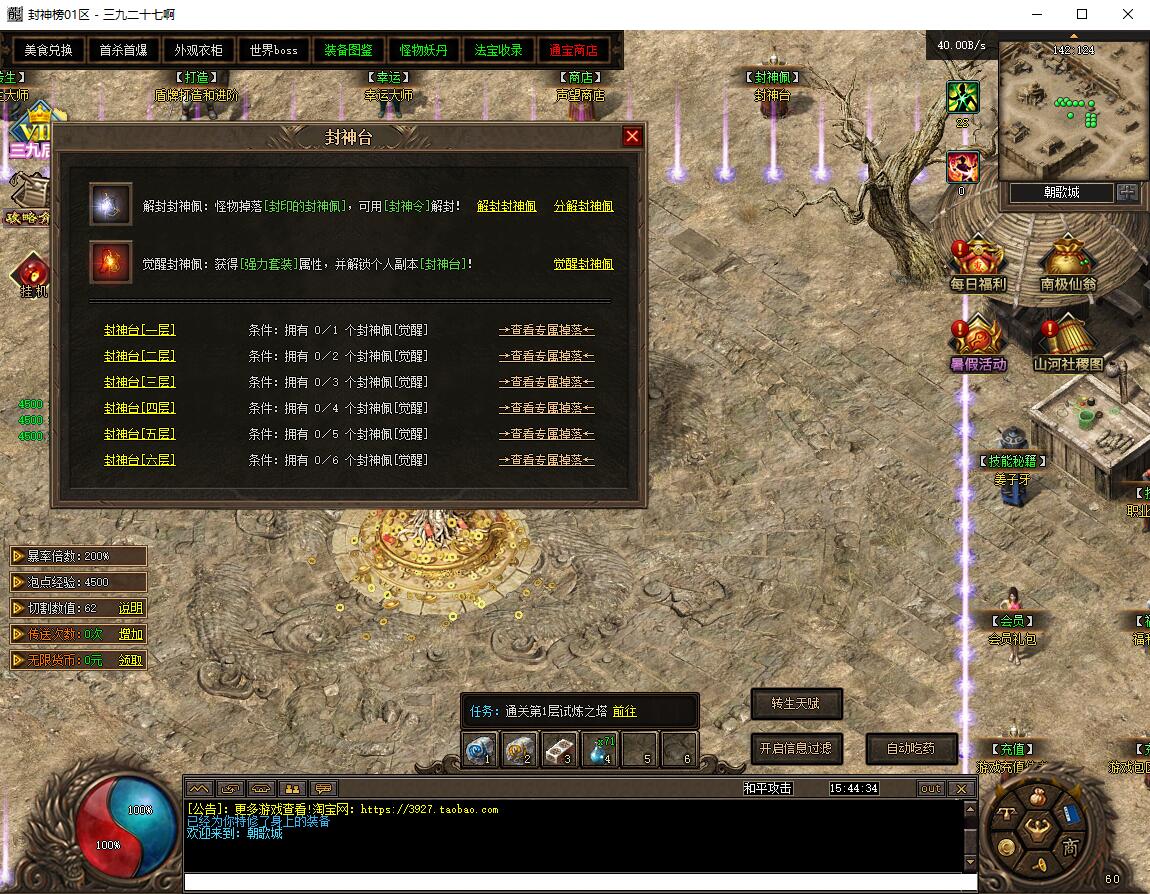Open the 暑假活动 event icon

click(x=978, y=343)
